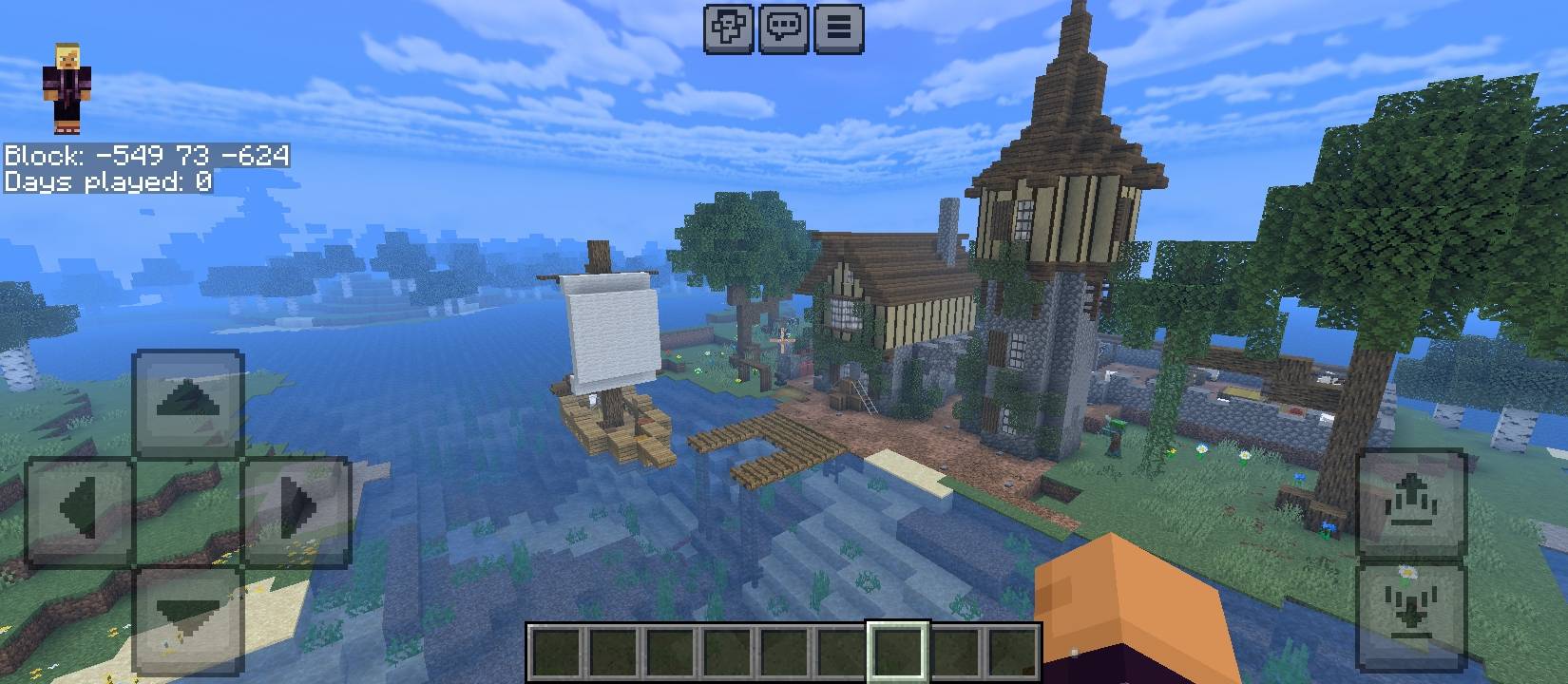Open the pause menu hamburger icon

837,28
